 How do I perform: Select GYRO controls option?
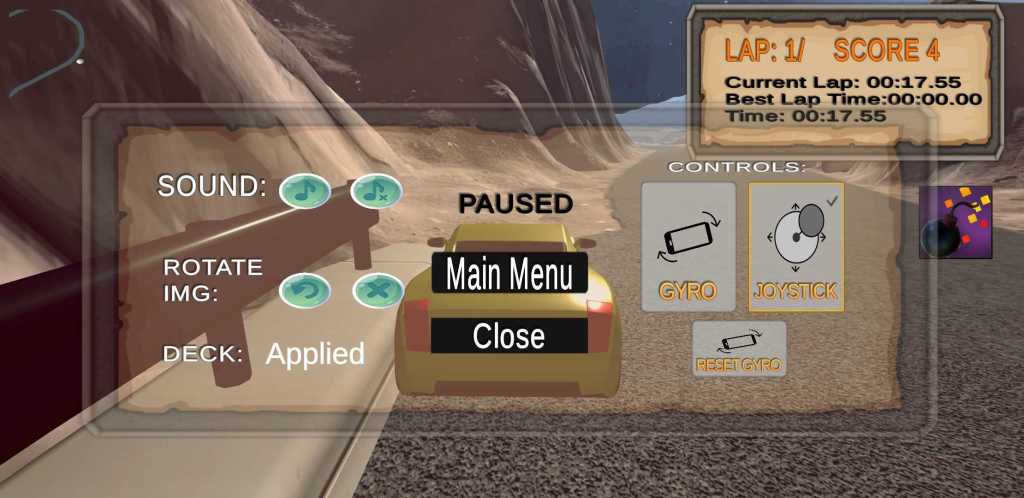[x=688, y=246]
